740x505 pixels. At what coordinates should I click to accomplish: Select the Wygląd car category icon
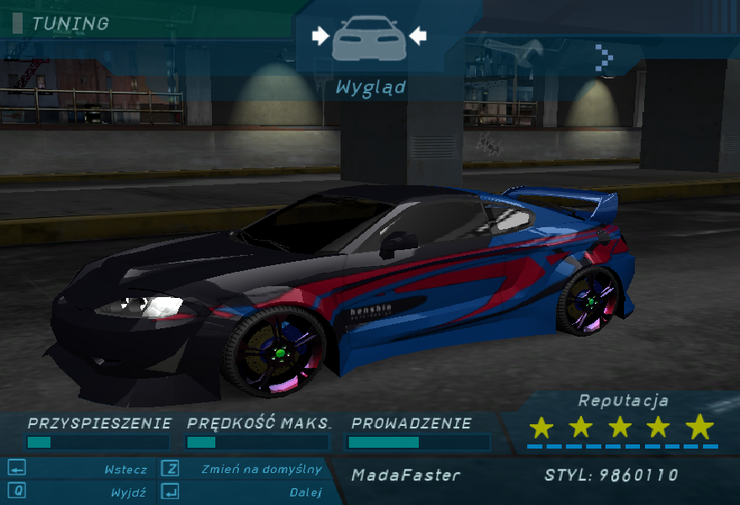point(369,39)
